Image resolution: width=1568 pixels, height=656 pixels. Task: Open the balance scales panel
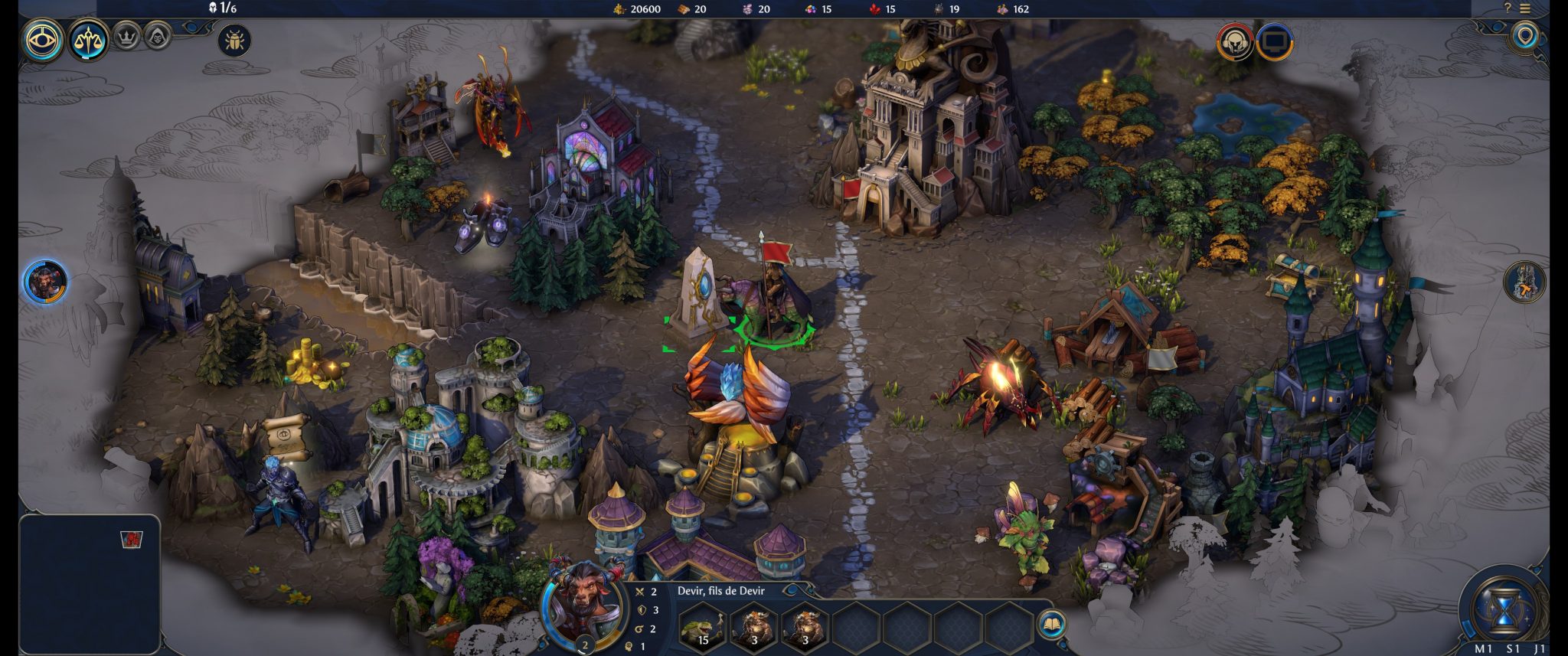pos(89,39)
